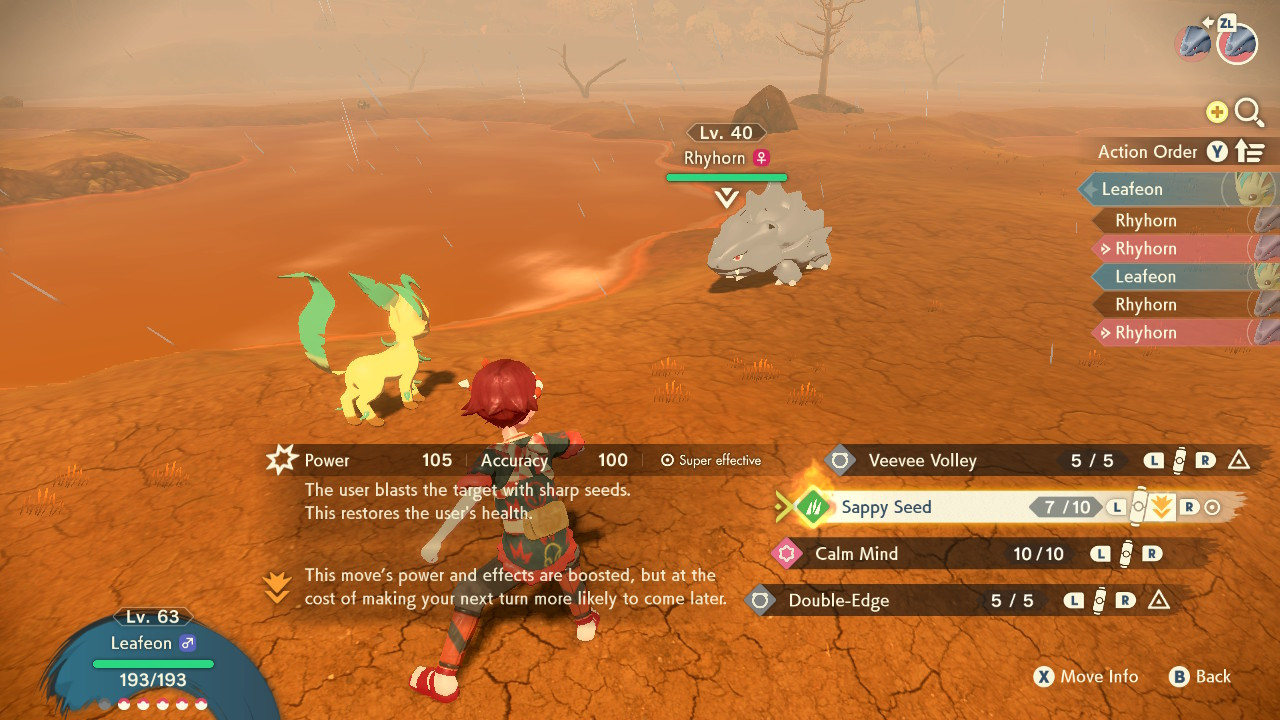Click Rhyhorn's green HP bar
Viewport: 1280px width, 720px height.
point(726,177)
